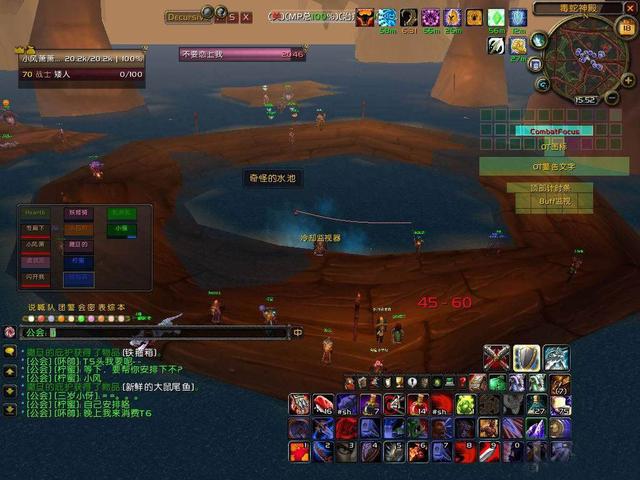Select raid member 小风箫 in raid frames
640x480 pixels.
pyautogui.click(x=36, y=244)
